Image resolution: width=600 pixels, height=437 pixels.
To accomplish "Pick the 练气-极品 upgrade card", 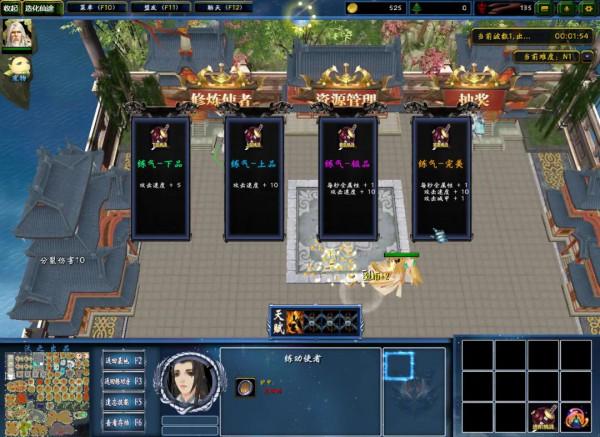I will (x=347, y=178).
